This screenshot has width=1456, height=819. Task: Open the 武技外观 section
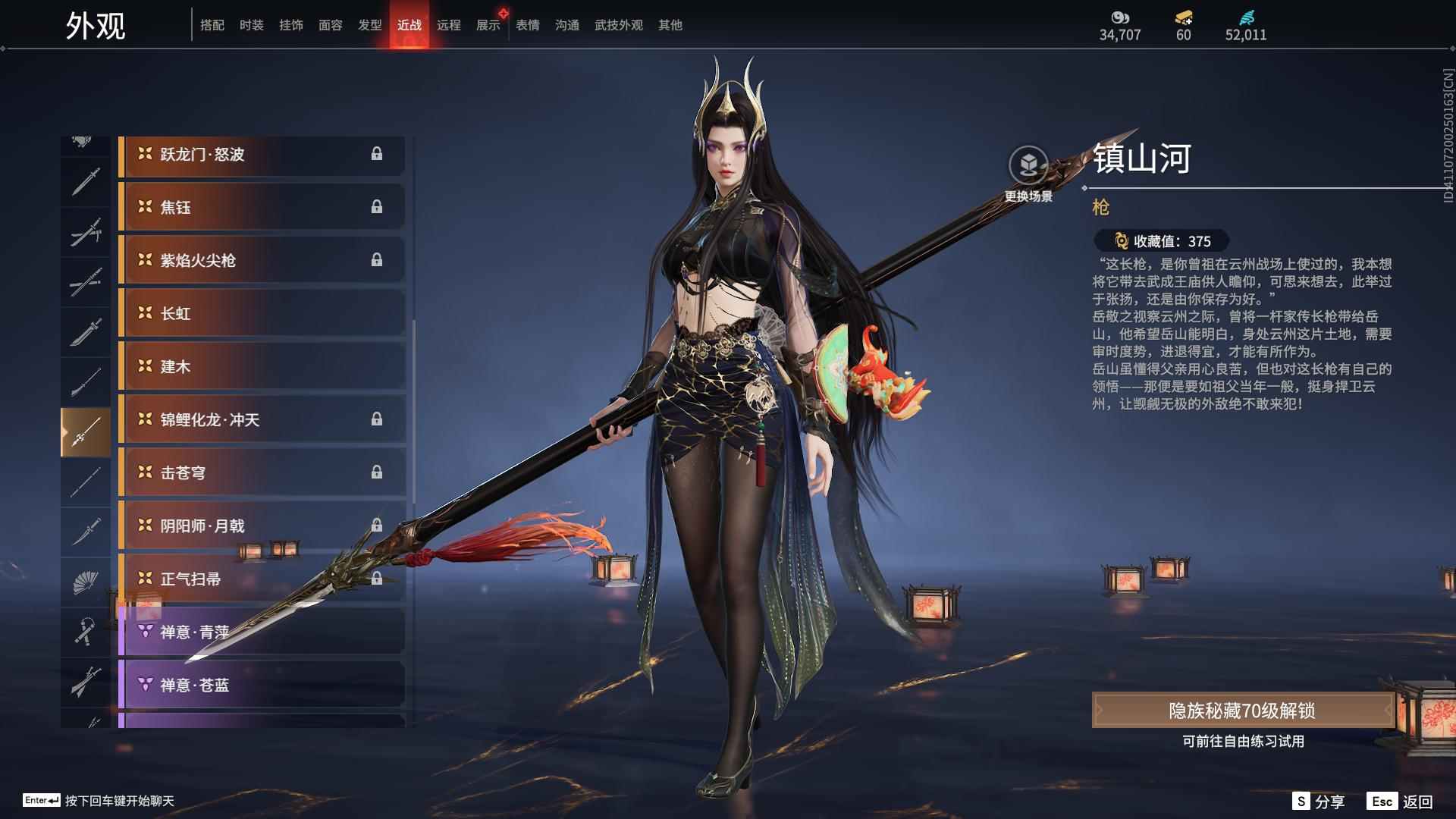pyautogui.click(x=618, y=25)
